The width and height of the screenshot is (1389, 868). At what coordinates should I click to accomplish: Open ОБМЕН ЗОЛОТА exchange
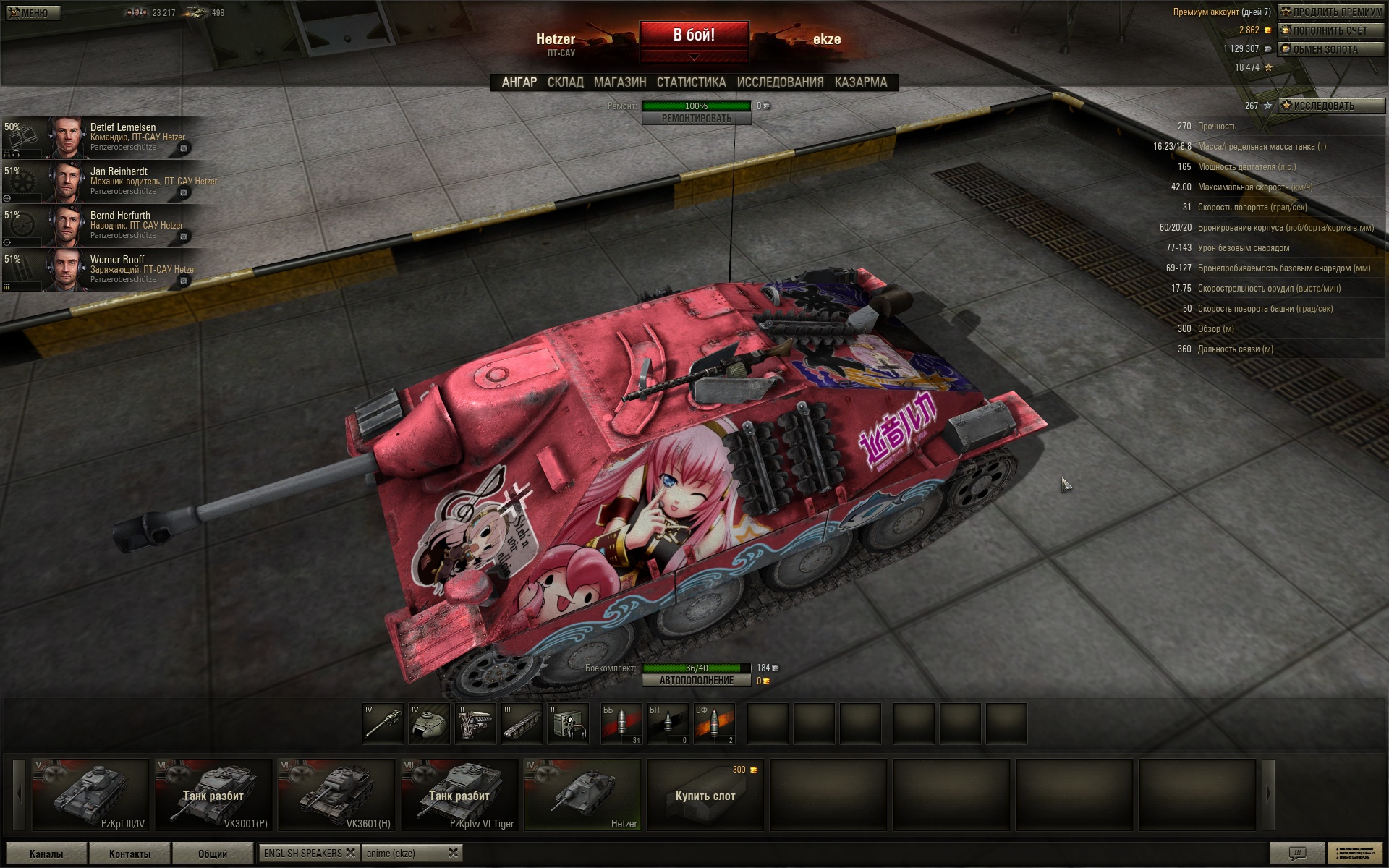[1331, 49]
